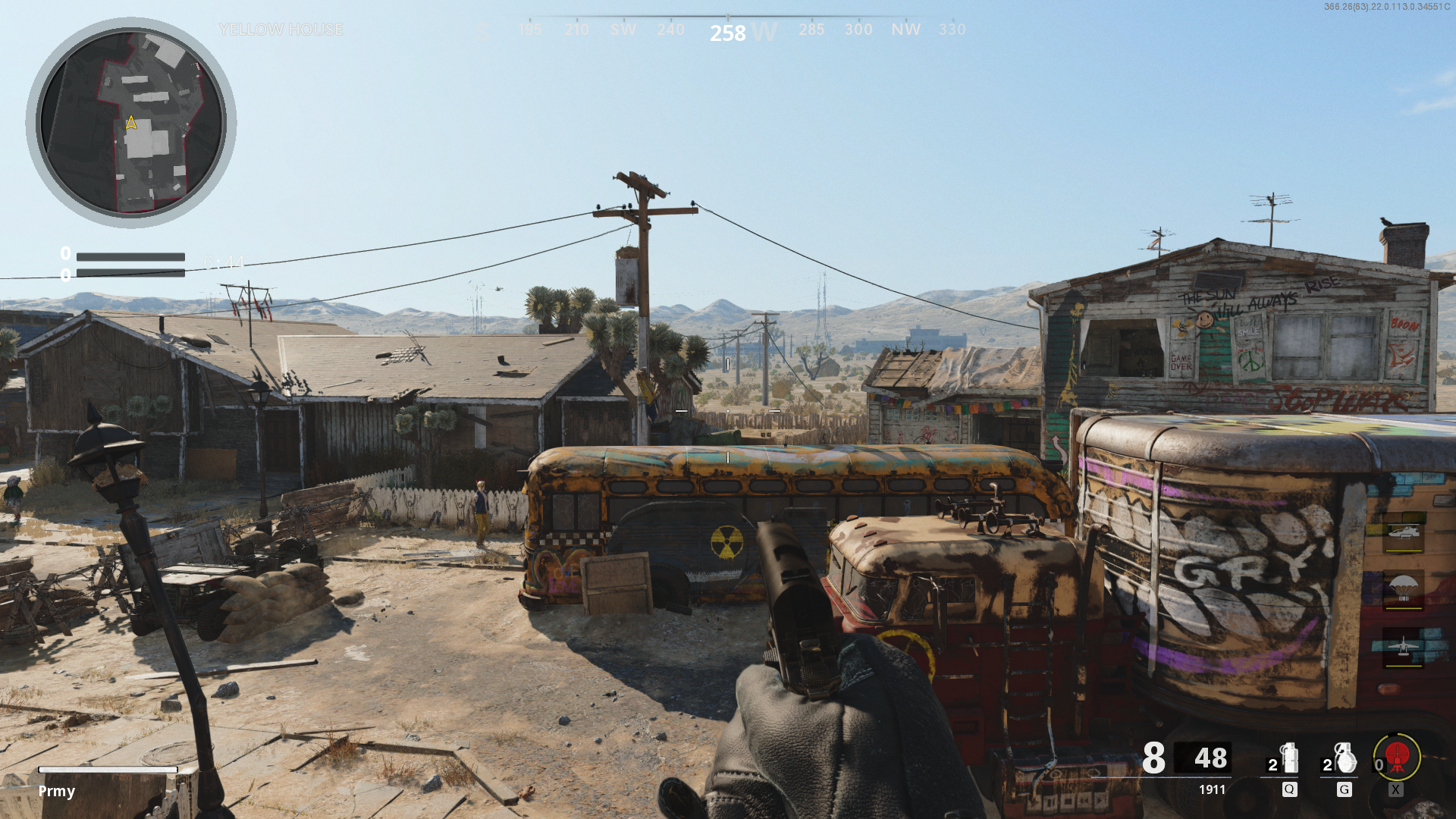
Task: Choose the care package parachute scorestreak
Action: 1403,589
